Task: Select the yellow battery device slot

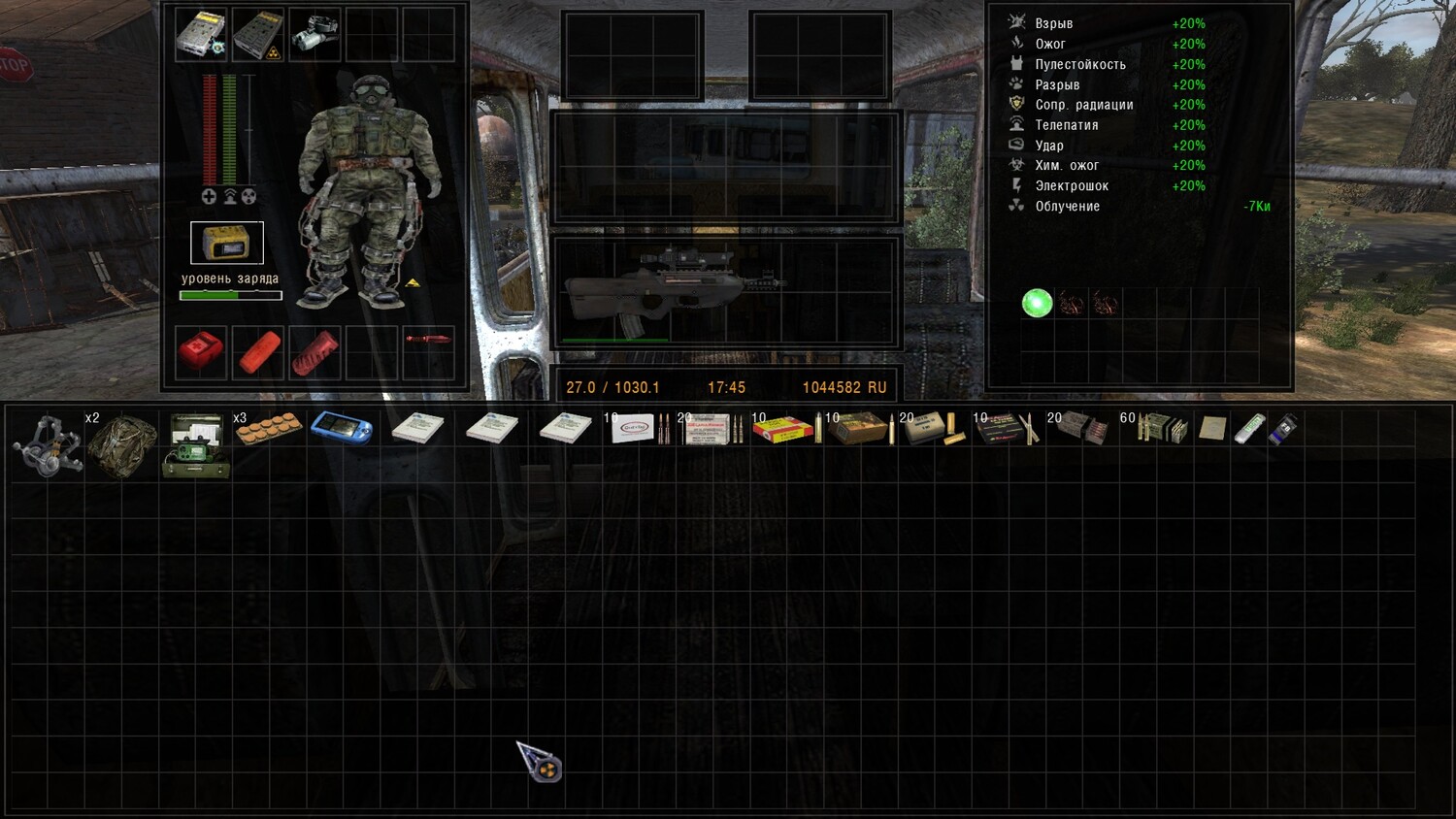Action: coord(227,243)
